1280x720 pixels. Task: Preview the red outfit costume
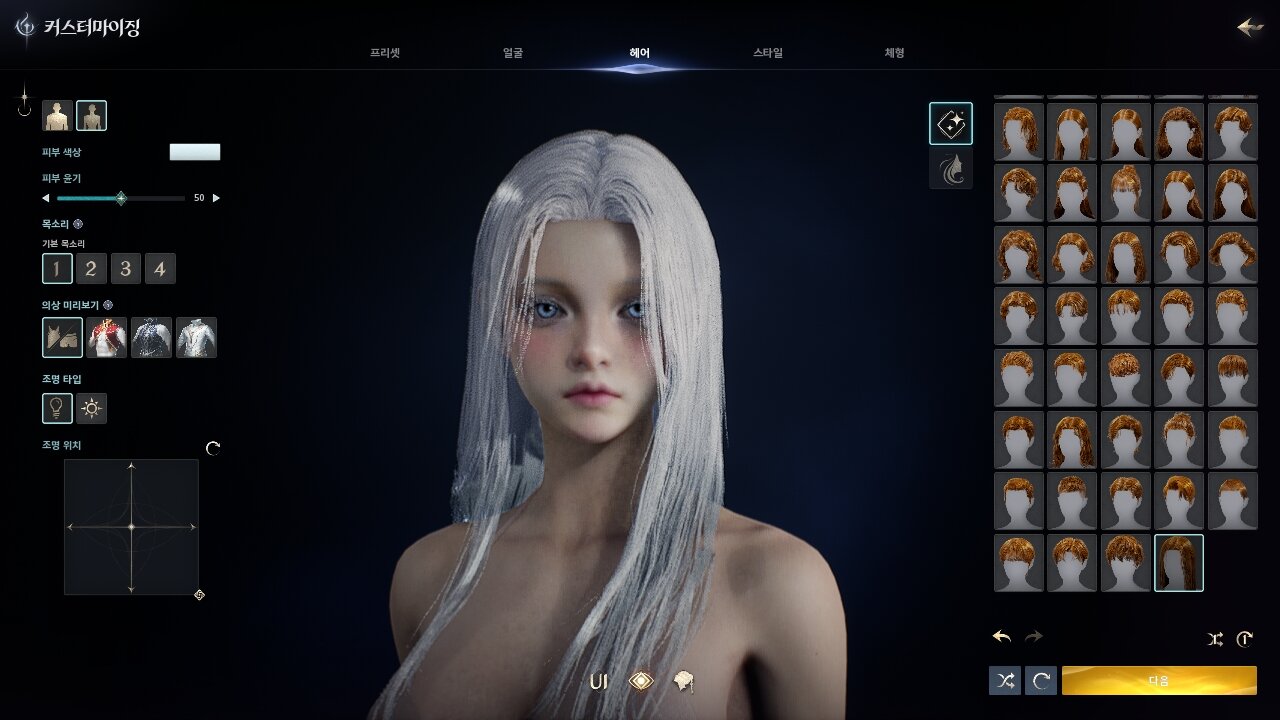pyautogui.click(x=107, y=338)
